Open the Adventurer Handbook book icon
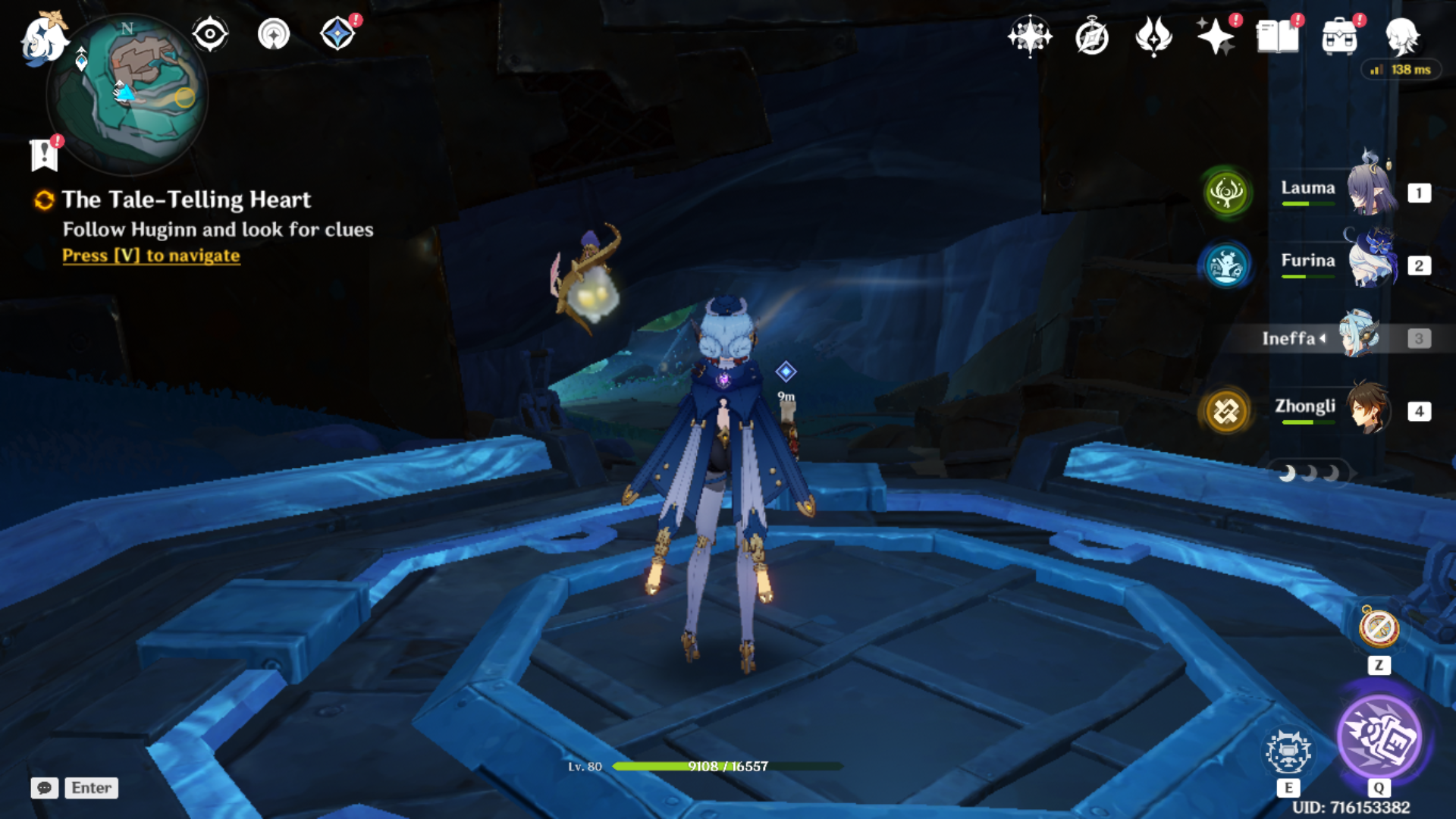 [1277, 36]
